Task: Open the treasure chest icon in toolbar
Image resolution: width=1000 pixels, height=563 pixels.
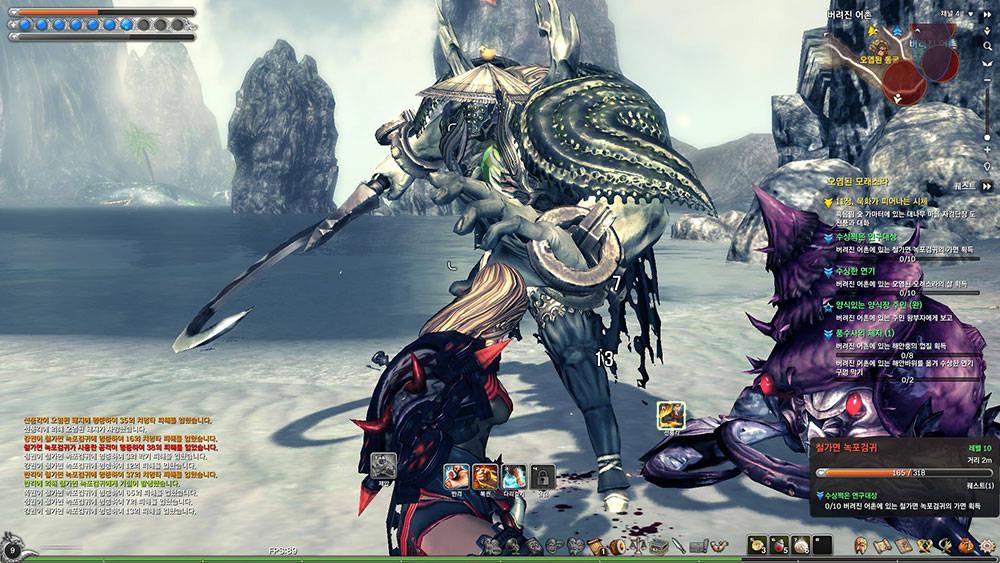Action: point(660,546)
